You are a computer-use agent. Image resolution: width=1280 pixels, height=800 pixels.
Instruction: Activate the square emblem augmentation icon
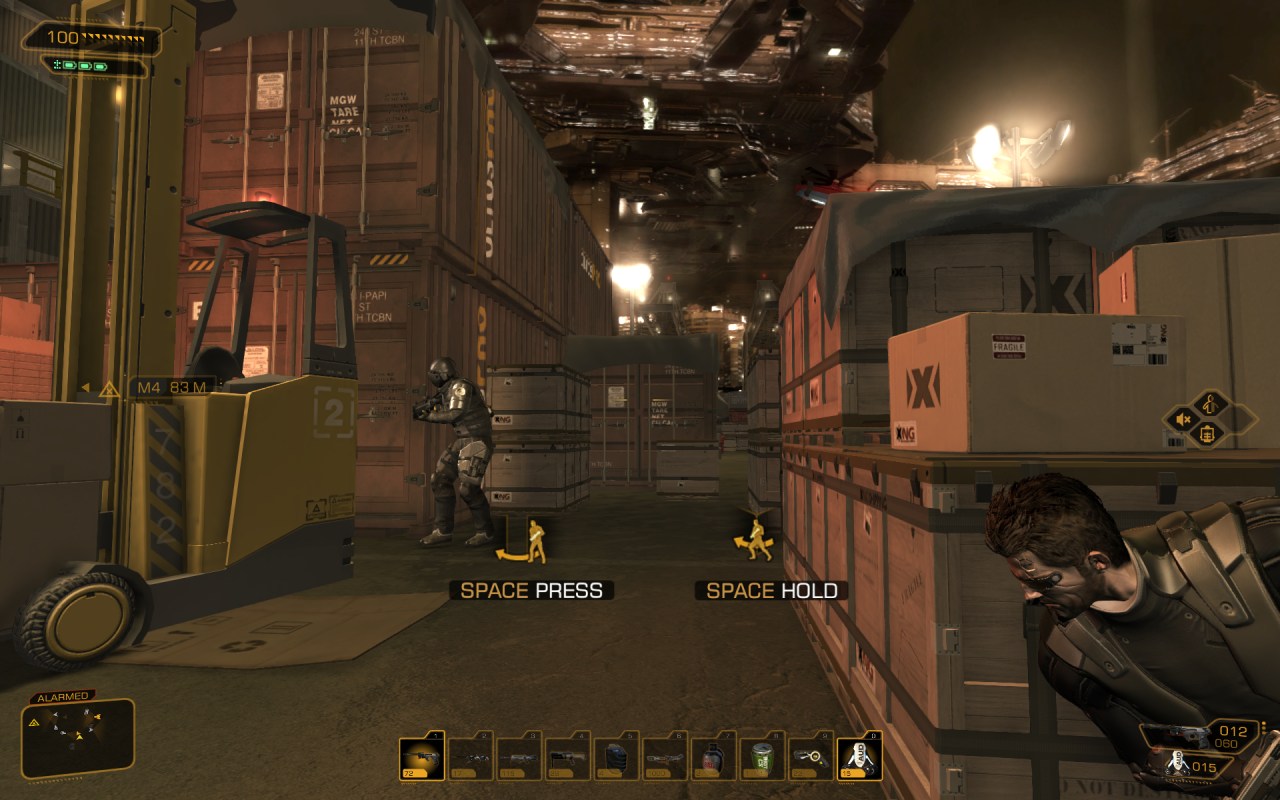point(1210,434)
